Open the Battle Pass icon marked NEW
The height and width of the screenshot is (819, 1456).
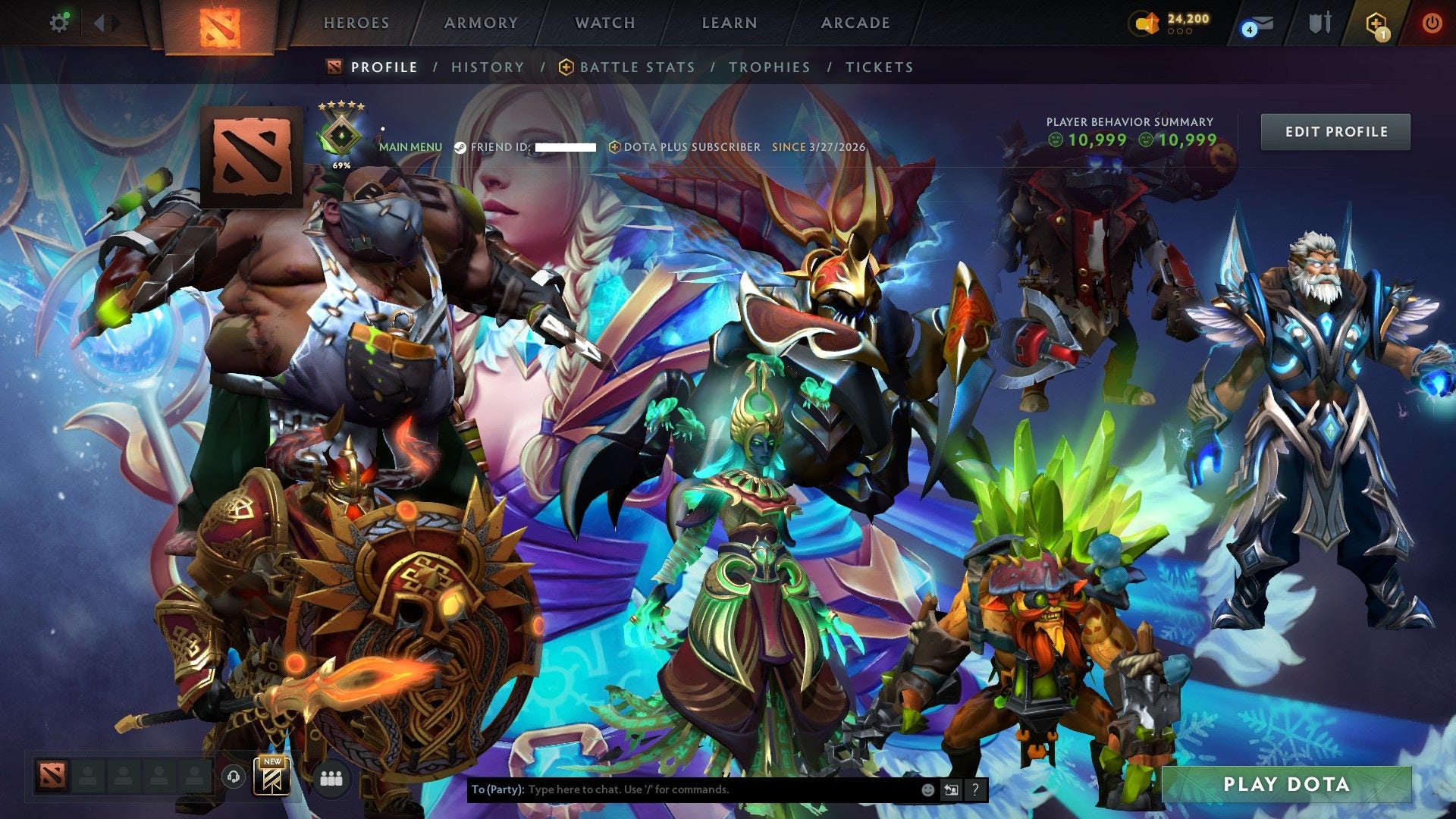click(x=271, y=777)
